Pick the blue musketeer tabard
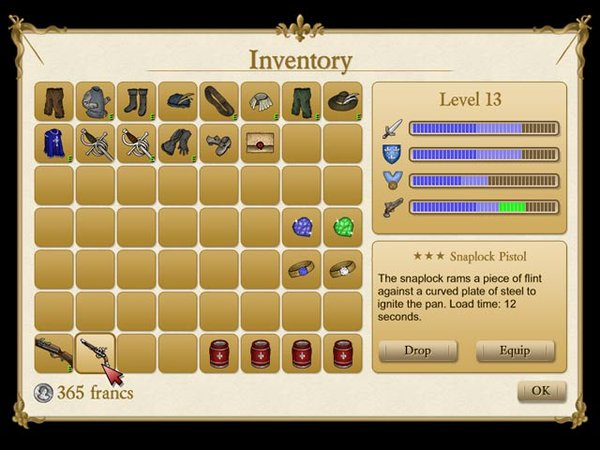The image size is (600, 450). click(x=54, y=143)
